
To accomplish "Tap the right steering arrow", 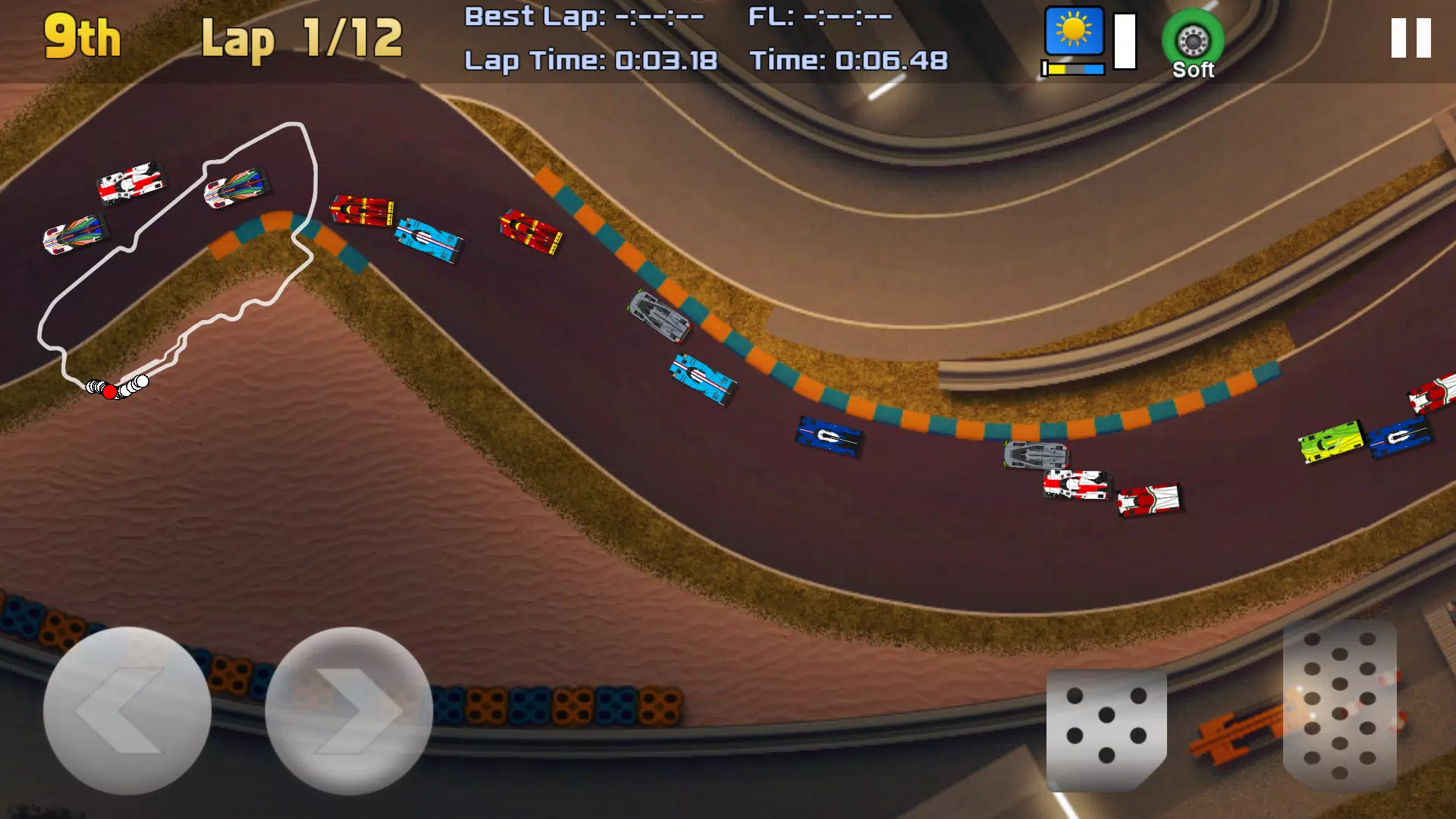I will [349, 709].
